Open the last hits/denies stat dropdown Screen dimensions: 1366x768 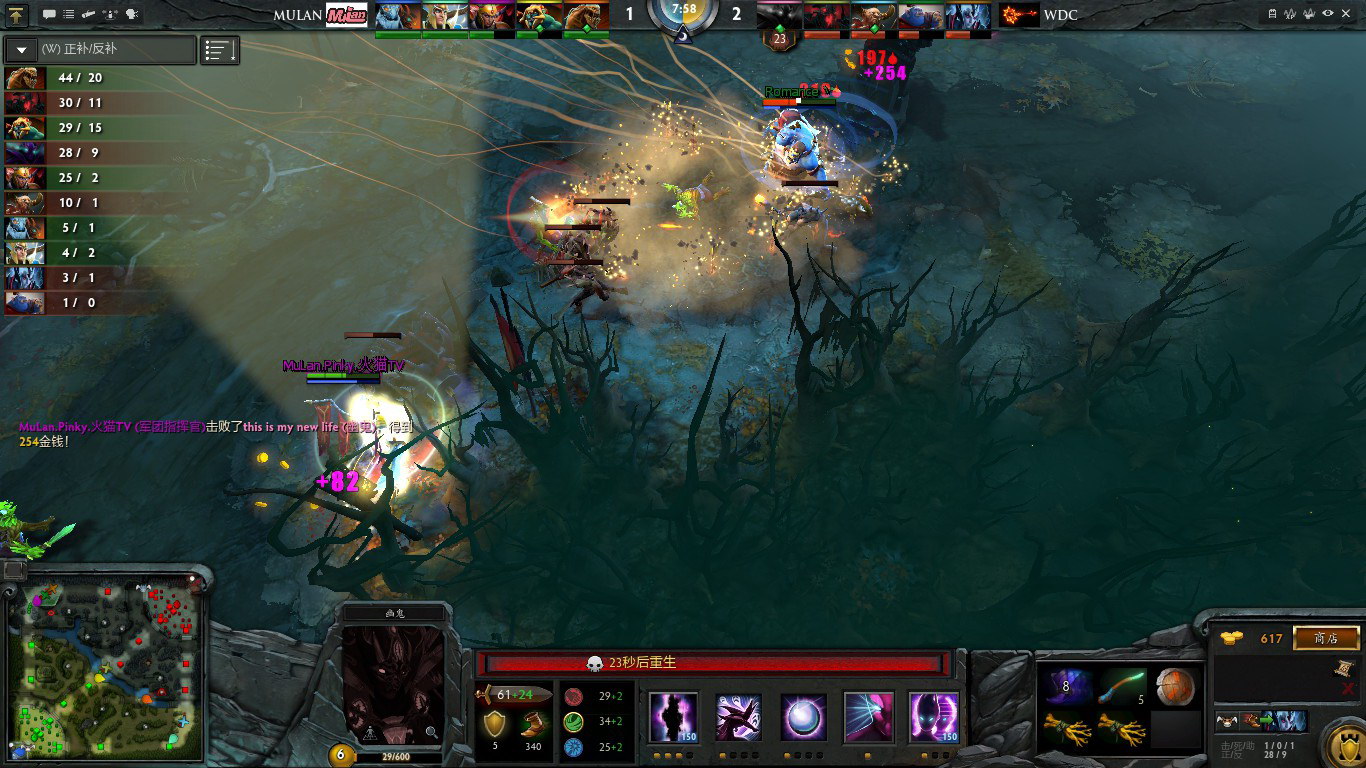coord(100,49)
